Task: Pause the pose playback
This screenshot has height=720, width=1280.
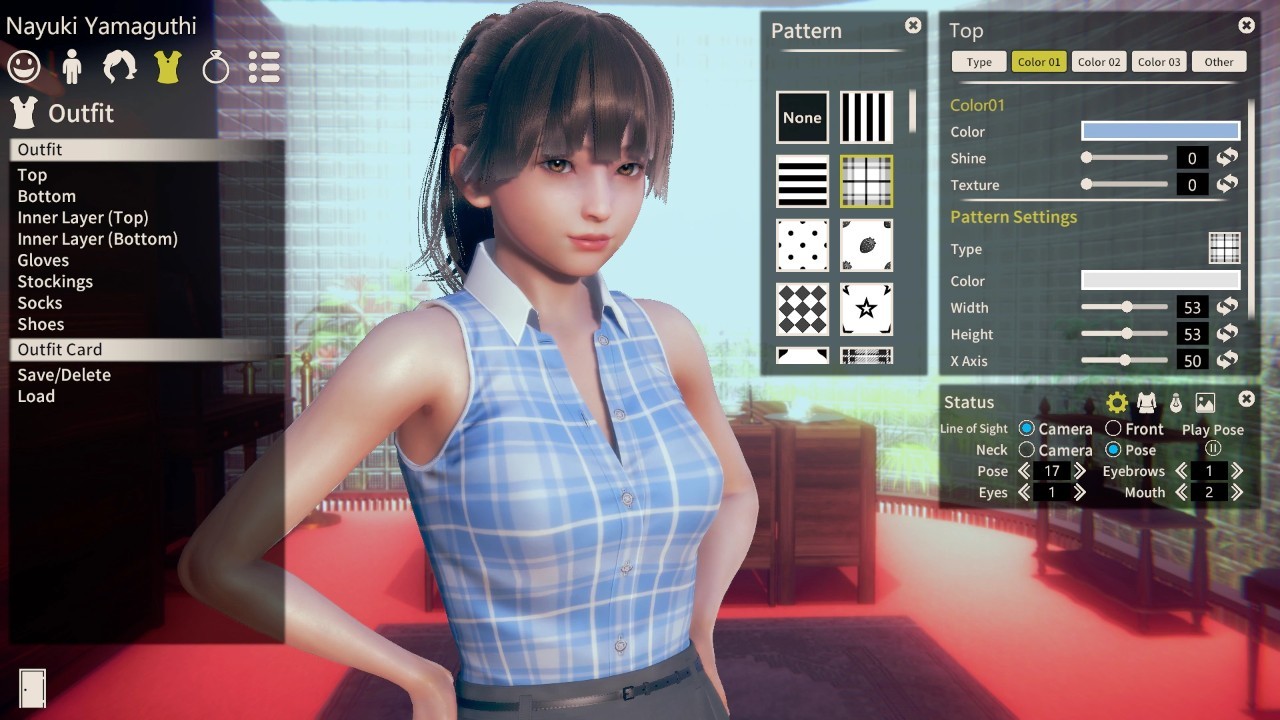Action: coord(1211,450)
